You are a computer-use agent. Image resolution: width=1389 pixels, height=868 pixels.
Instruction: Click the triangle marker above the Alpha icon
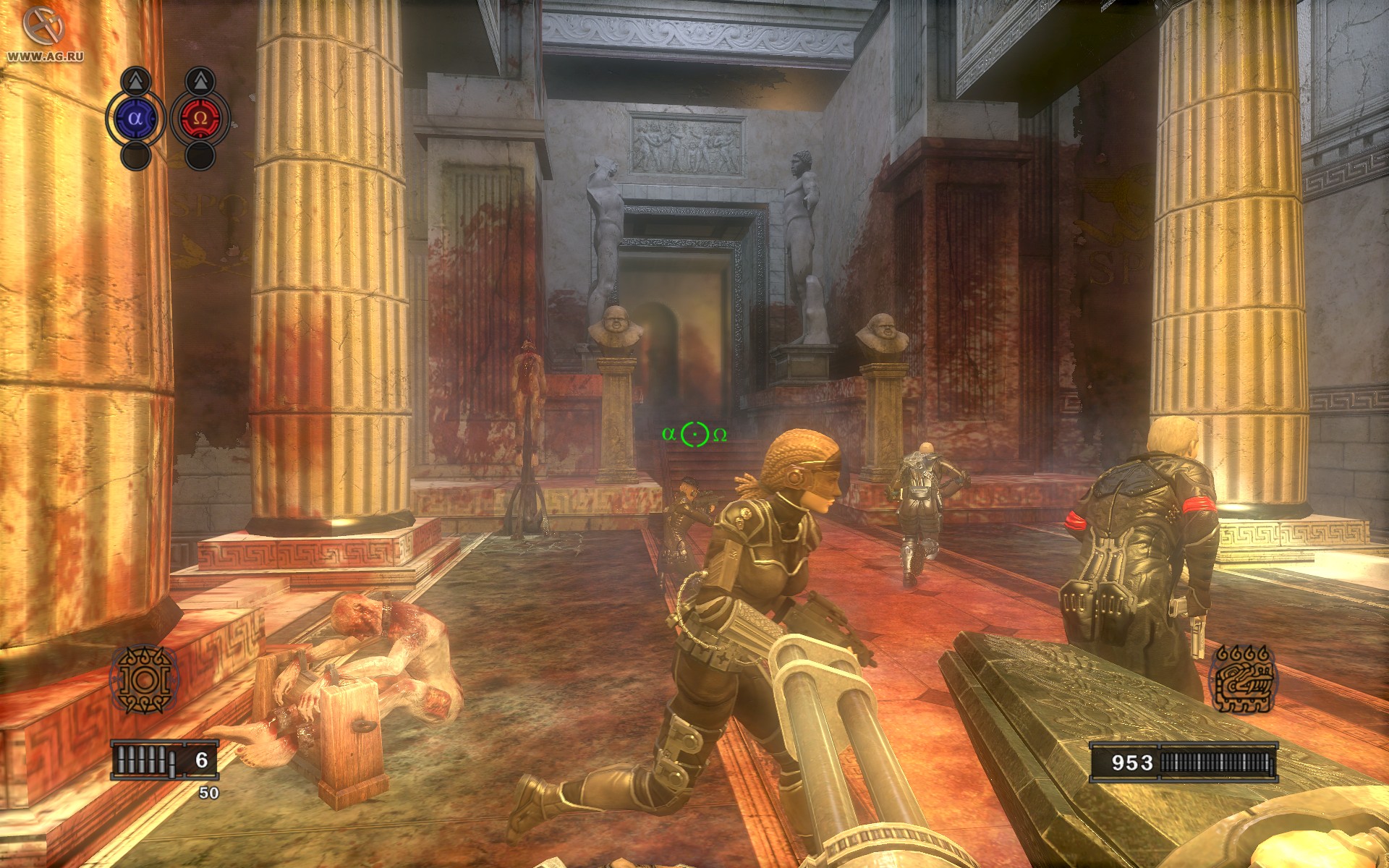click(135, 80)
